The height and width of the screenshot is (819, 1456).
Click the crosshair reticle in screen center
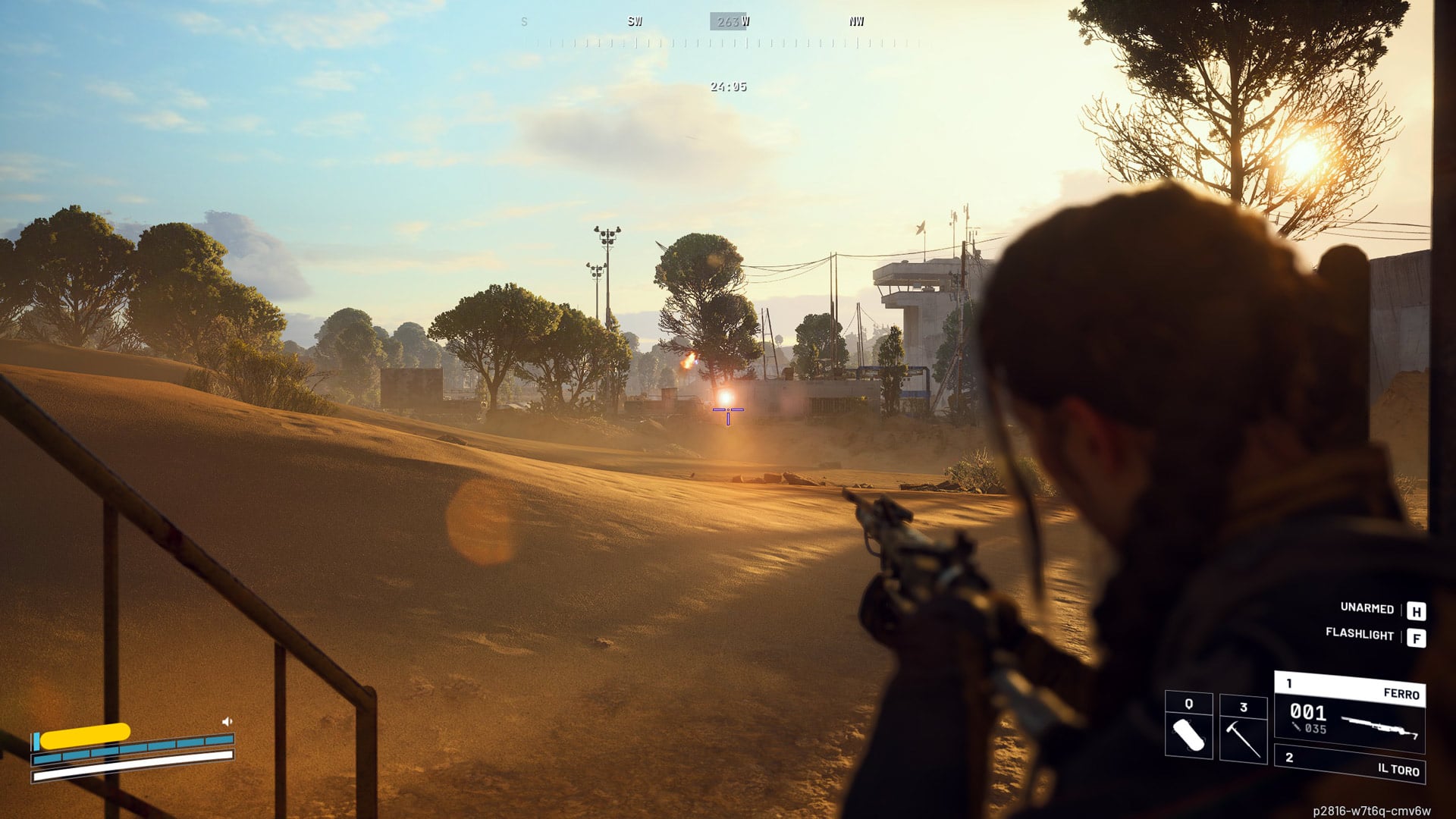point(728,410)
